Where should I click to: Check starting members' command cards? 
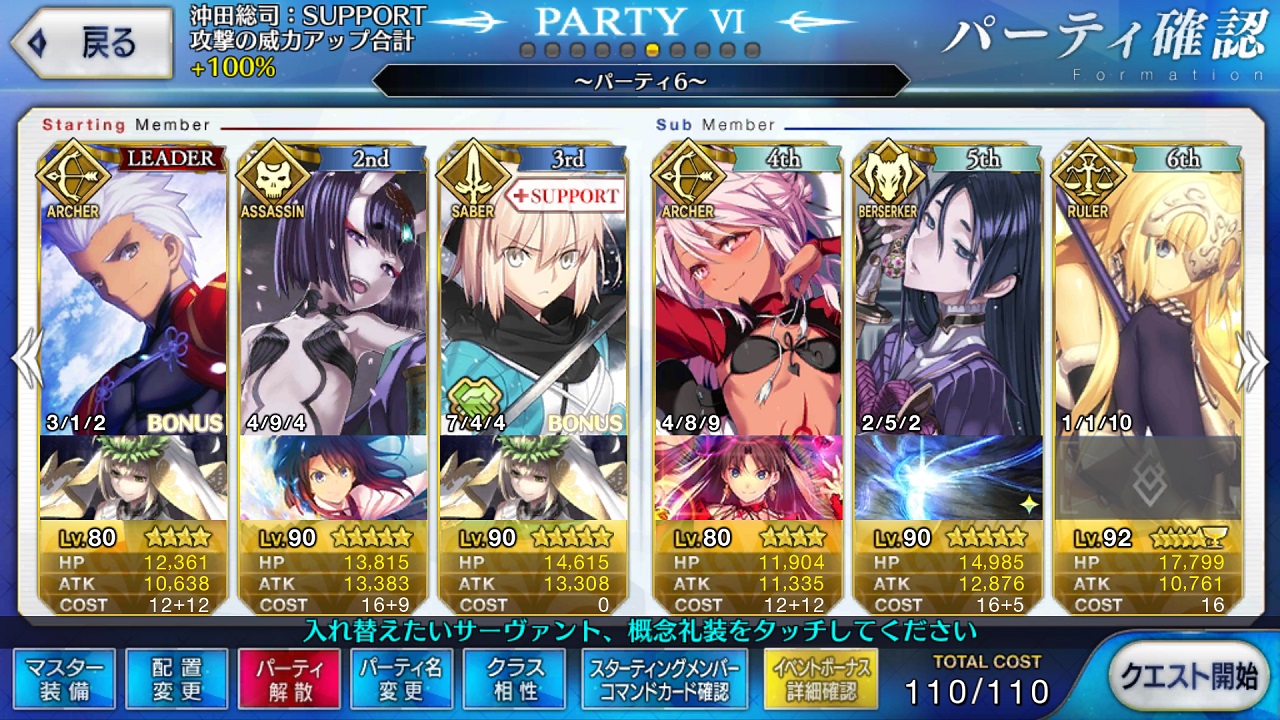coord(665,679)
